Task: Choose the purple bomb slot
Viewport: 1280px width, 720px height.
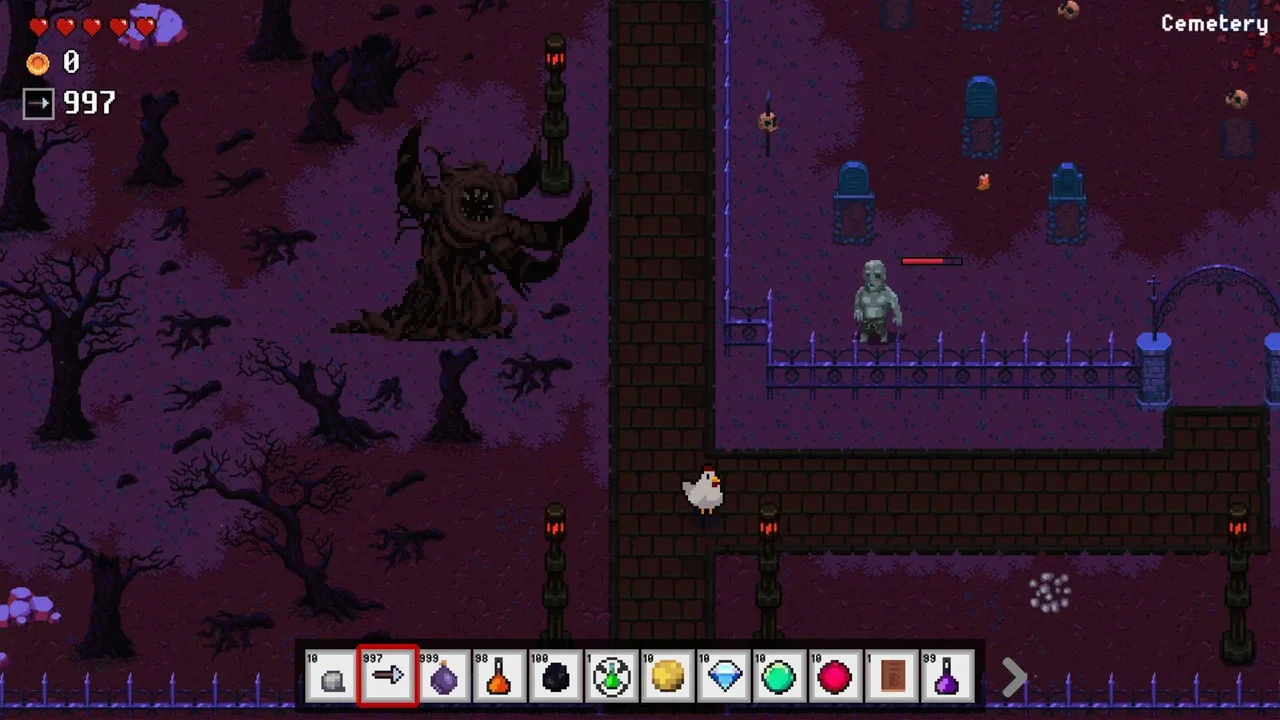Action: point(444,677)
